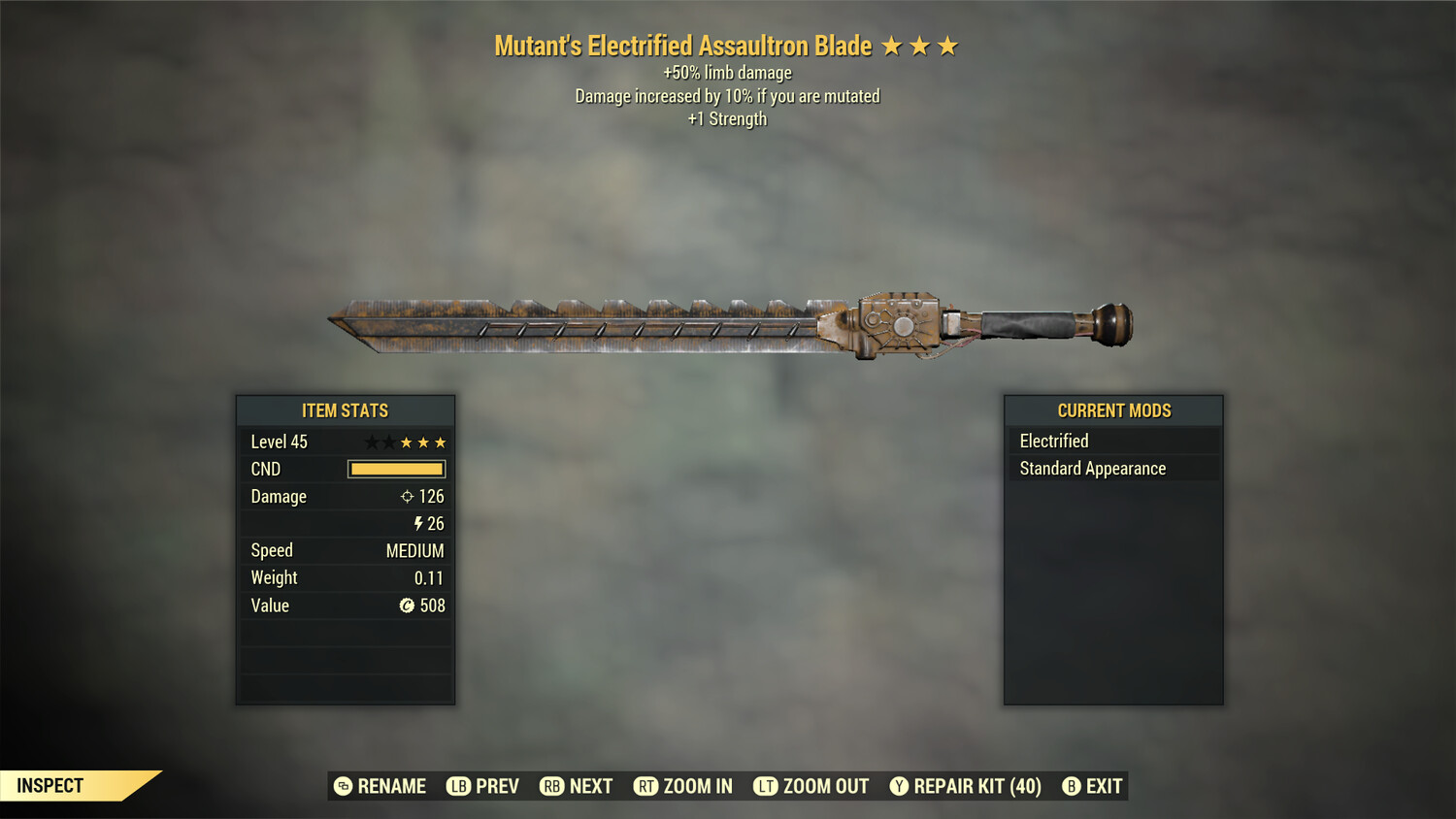Click the lightning bolt energy damage icon
Viewport: 1456px width, 819px height.
coord(417,523)
